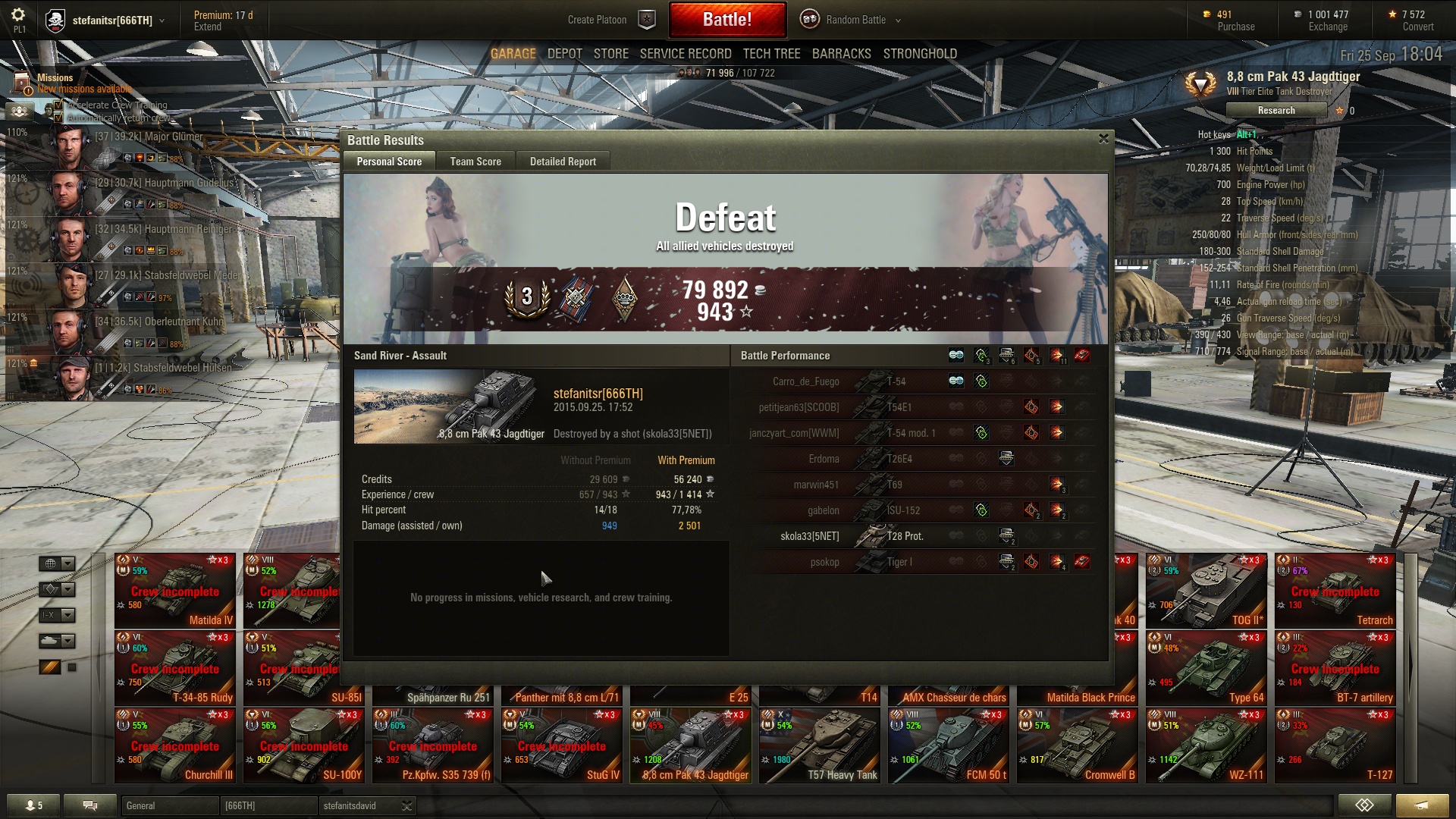Start a match with the Battle! button
Screen dimensions: 1456x819
pyautogui.click(x=726, y=20)
